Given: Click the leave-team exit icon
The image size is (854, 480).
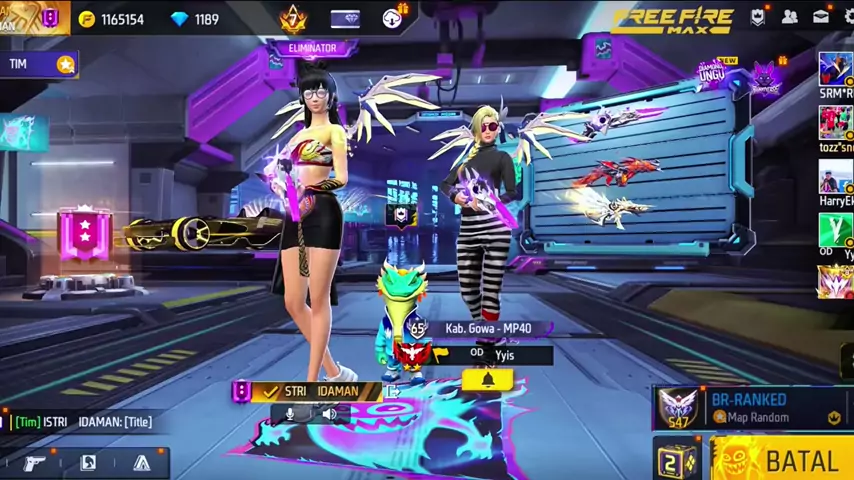Looking at the screenshot, I should (x=392, y=390).
